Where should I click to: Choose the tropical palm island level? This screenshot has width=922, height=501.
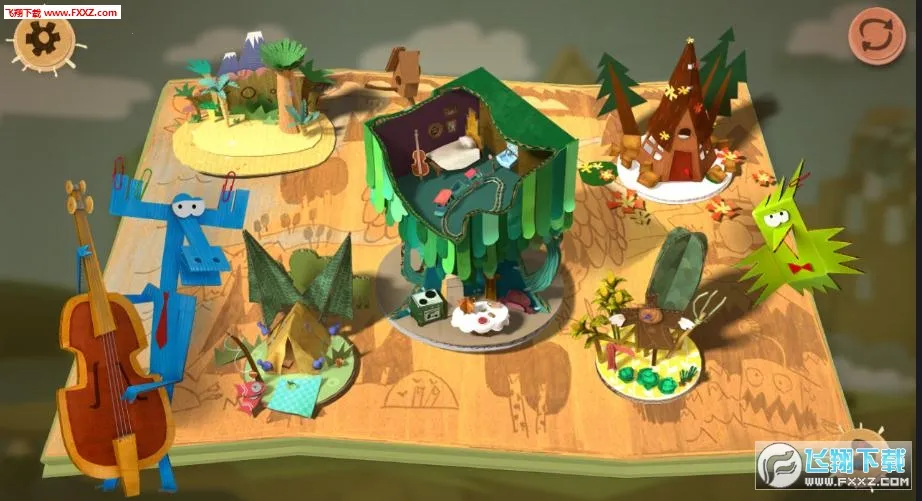coord(255,110)
